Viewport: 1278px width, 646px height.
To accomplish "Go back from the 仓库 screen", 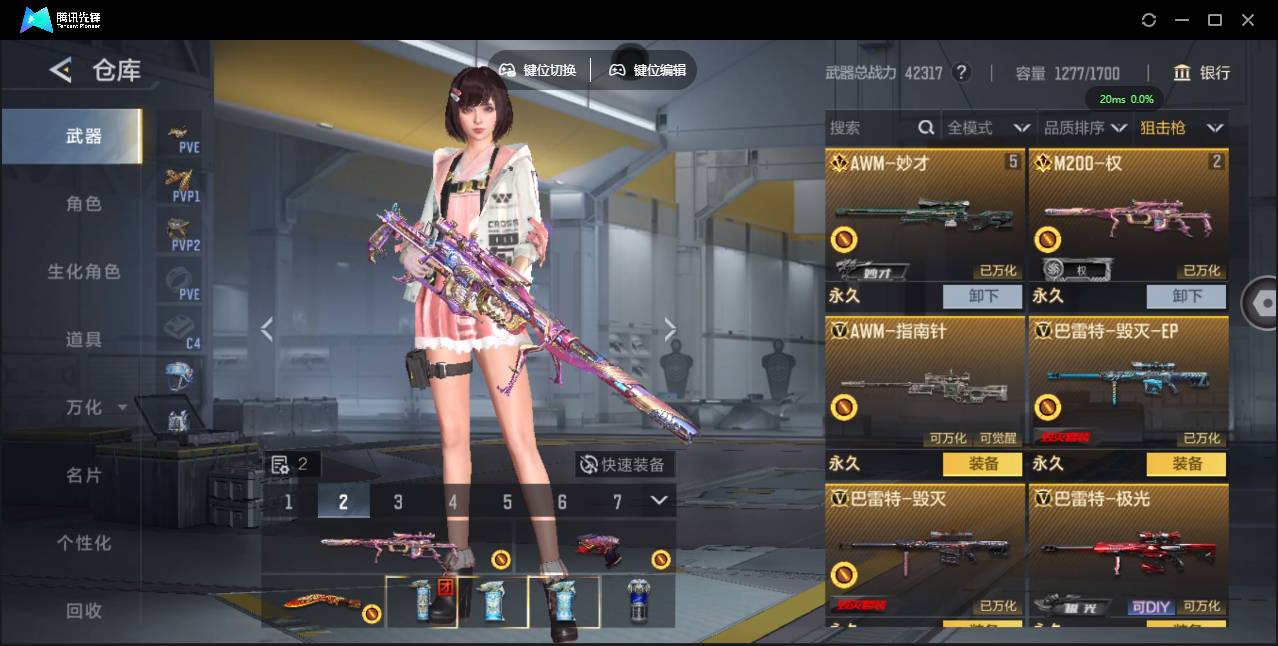I will tap(61, 70).
